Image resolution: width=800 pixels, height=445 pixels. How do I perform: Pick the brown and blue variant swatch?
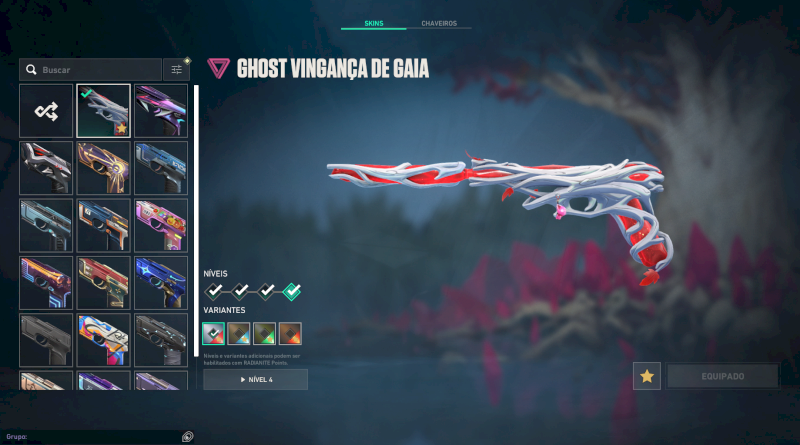pyautogui.click(x=239, y=332)
